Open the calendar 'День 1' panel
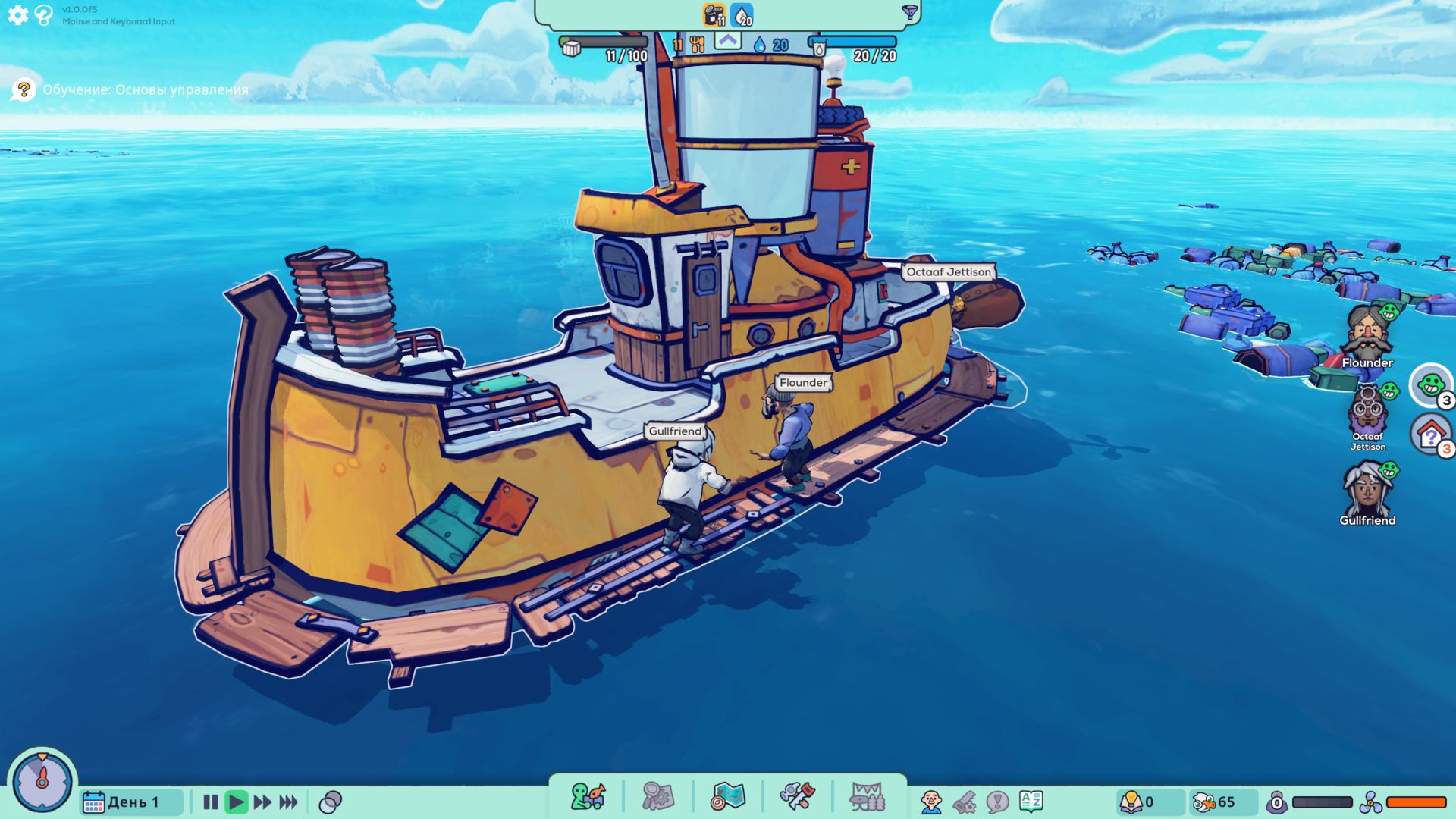This screenshot has height=819, width=1456. tap(121, 802)
